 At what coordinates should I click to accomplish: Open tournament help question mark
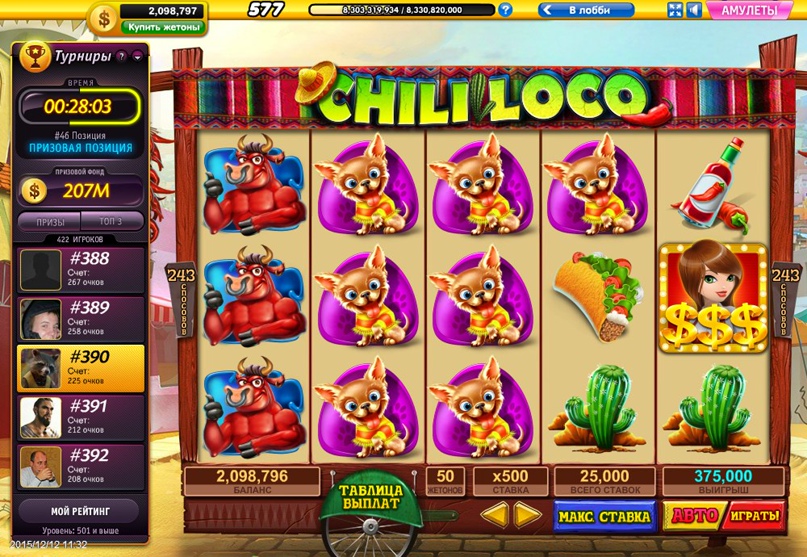(x=121, y=57)
